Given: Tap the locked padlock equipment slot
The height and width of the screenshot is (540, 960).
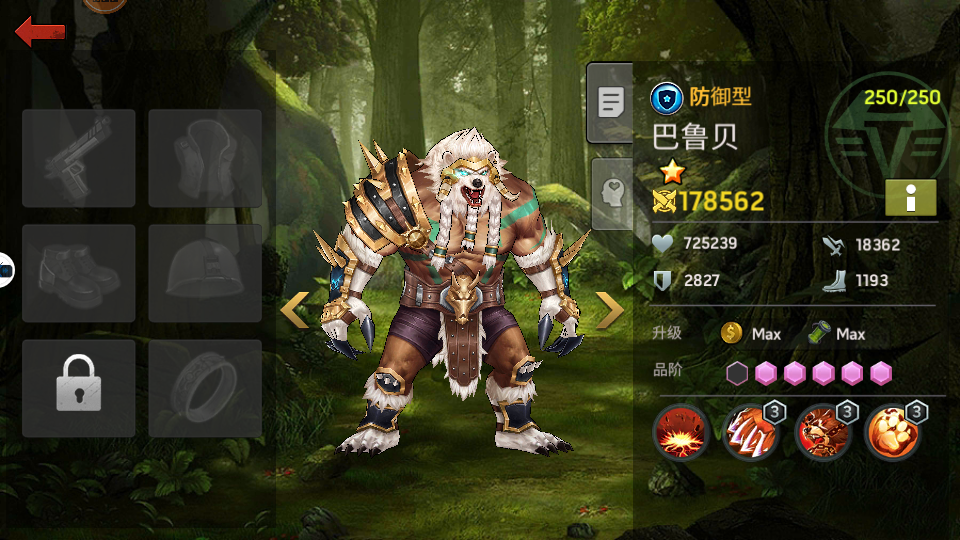Looking at the screenshot, I should (x=78, y=388).
